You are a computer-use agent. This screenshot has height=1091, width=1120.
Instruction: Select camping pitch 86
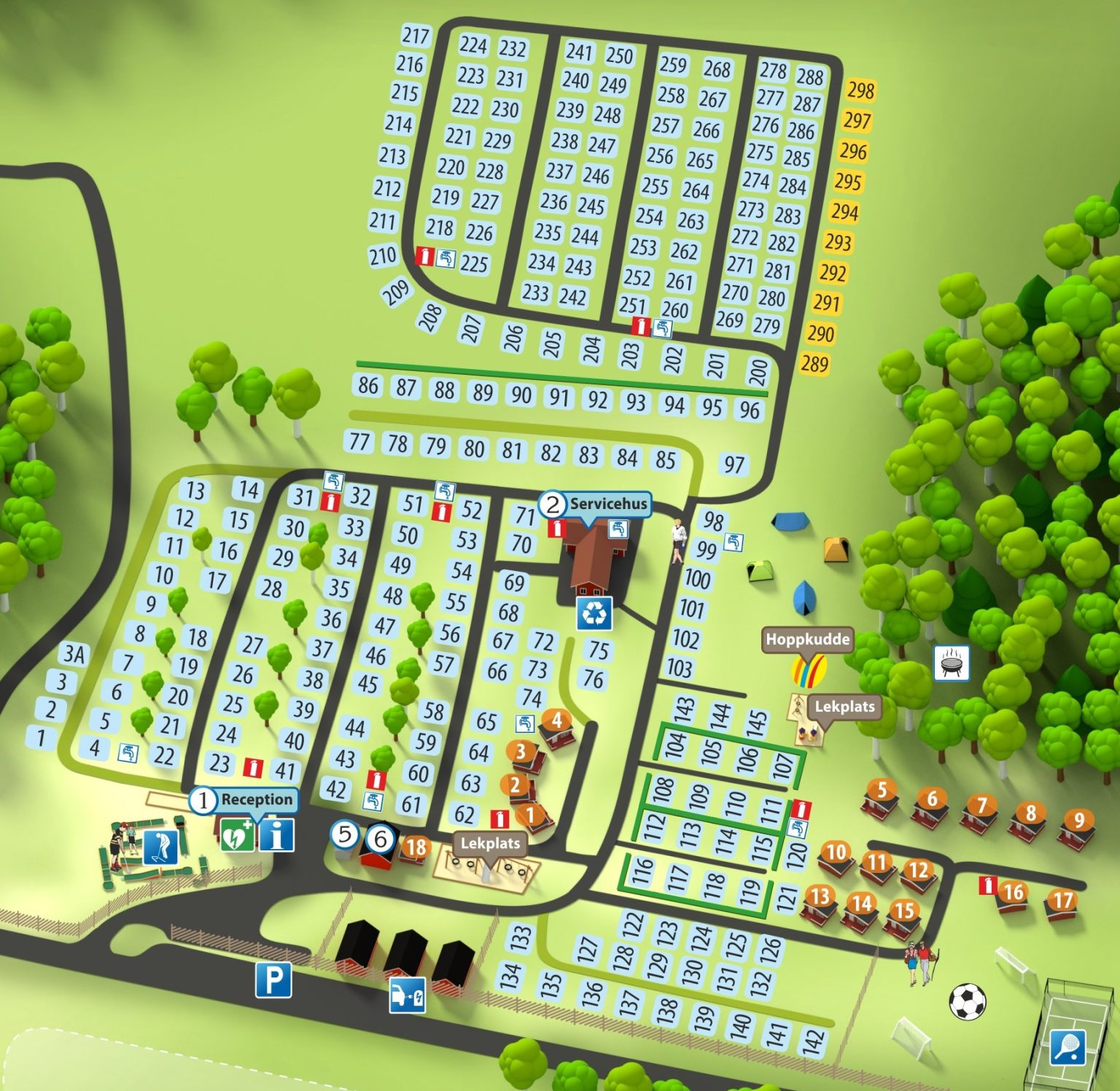pyautogui.click(x=368, y=384)
